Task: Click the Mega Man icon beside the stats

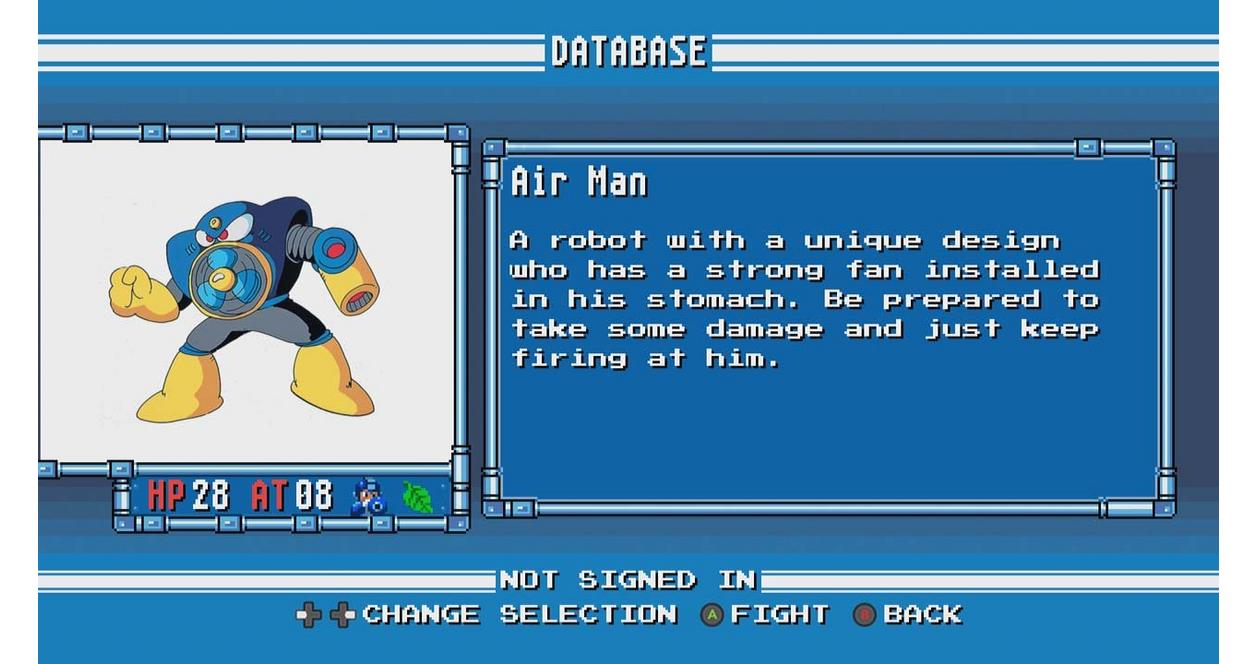Action: pyautogui.click(x=367, y=497)
